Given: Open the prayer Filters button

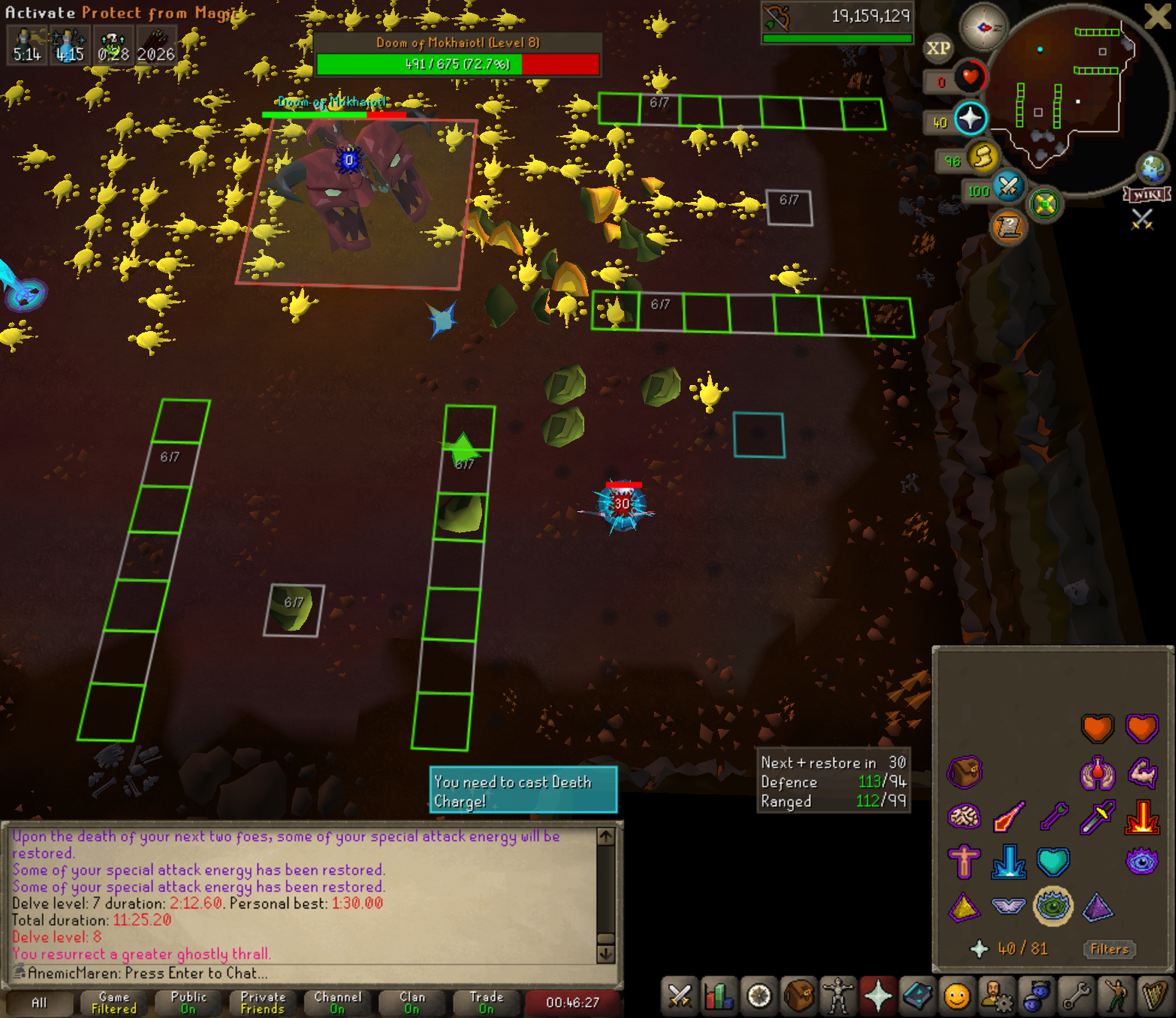Looking at the screenshot, I should (1109, 949).
